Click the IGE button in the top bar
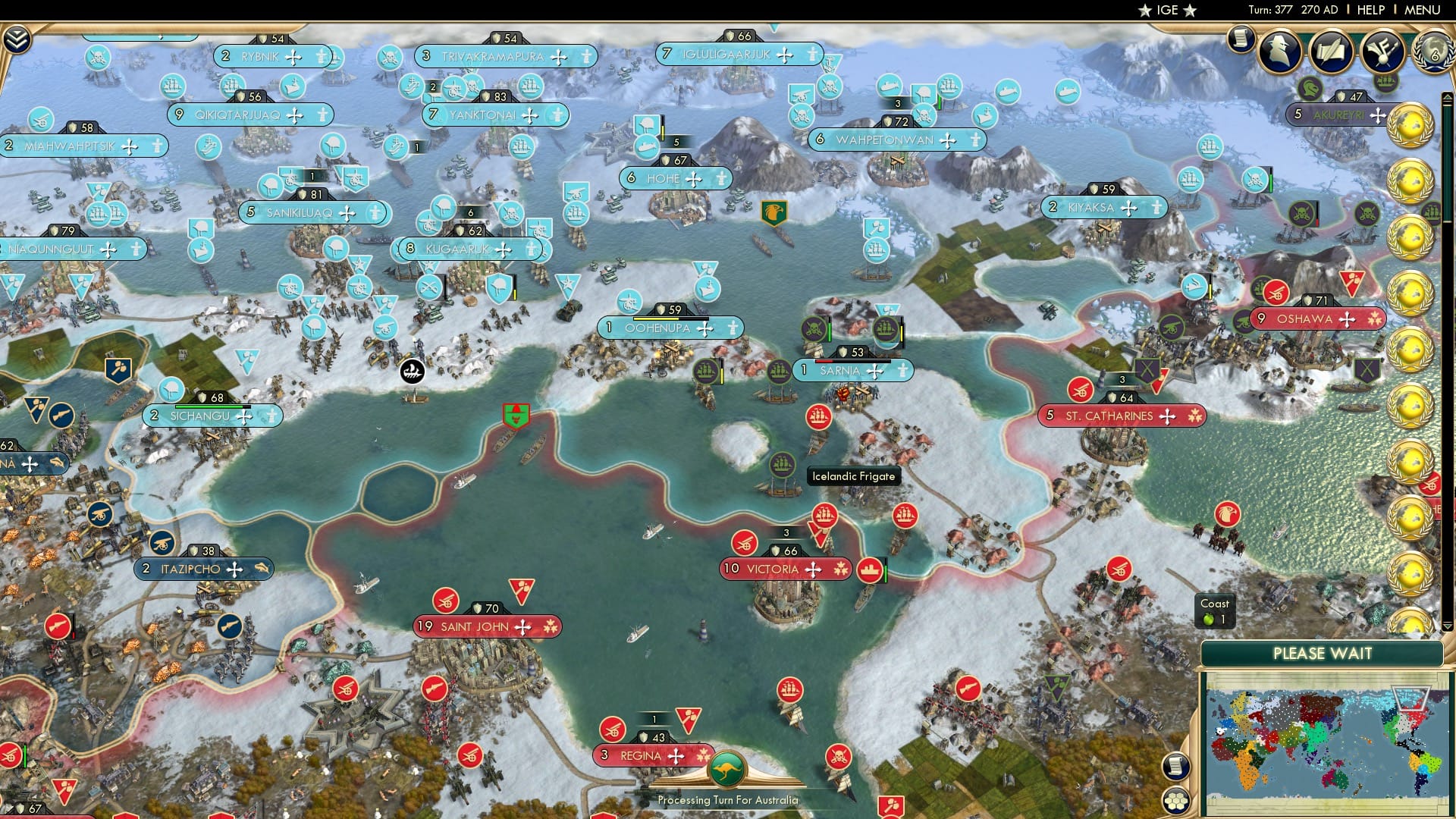 coord(1165,10)
